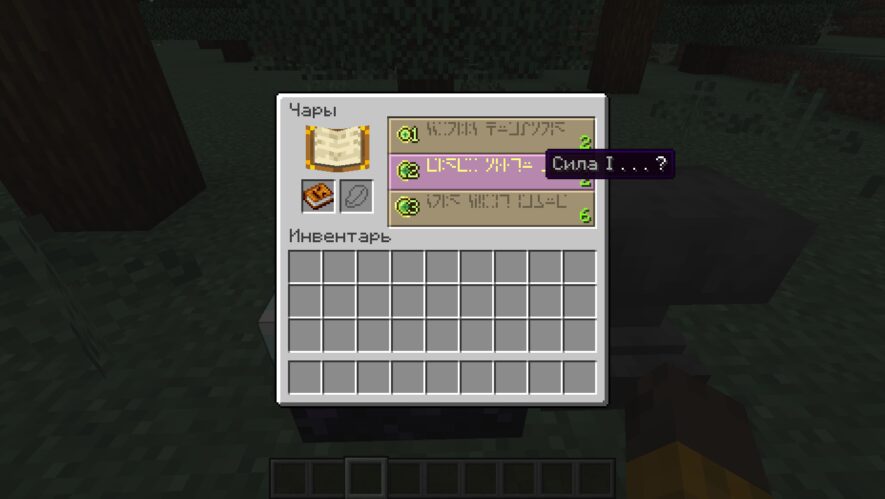Select the highlighted second enchantment option
The image size is (885, 499).
(x=470, y=170)
